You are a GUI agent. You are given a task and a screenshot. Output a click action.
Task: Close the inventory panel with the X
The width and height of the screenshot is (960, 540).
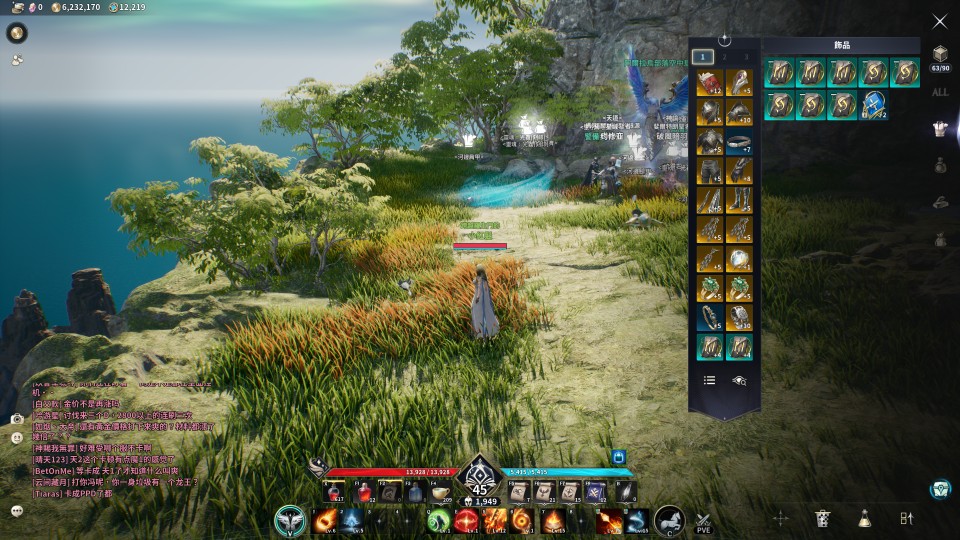(x=940, y=21)
